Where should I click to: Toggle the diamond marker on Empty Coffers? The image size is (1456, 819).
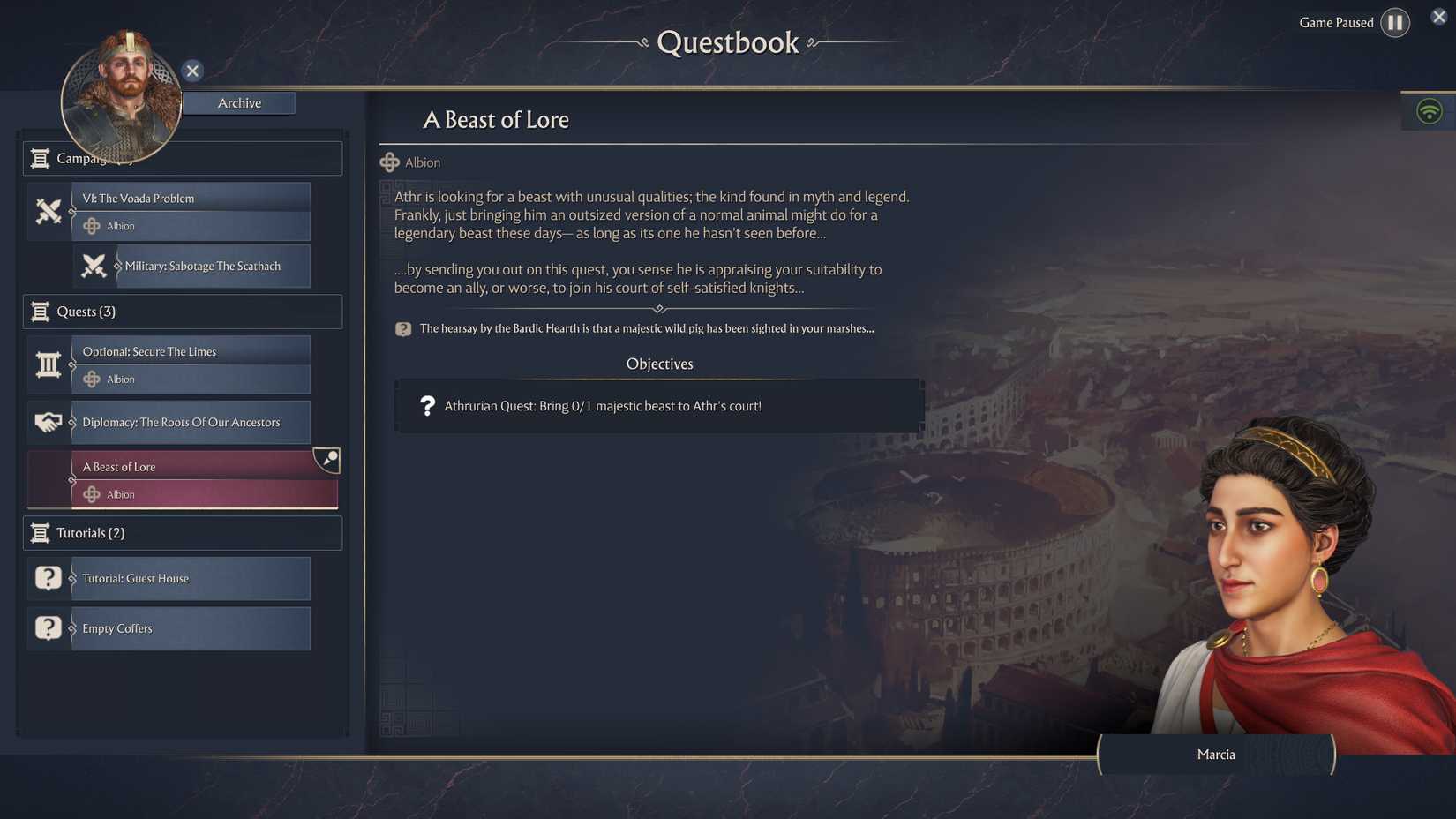click(73, 628)
